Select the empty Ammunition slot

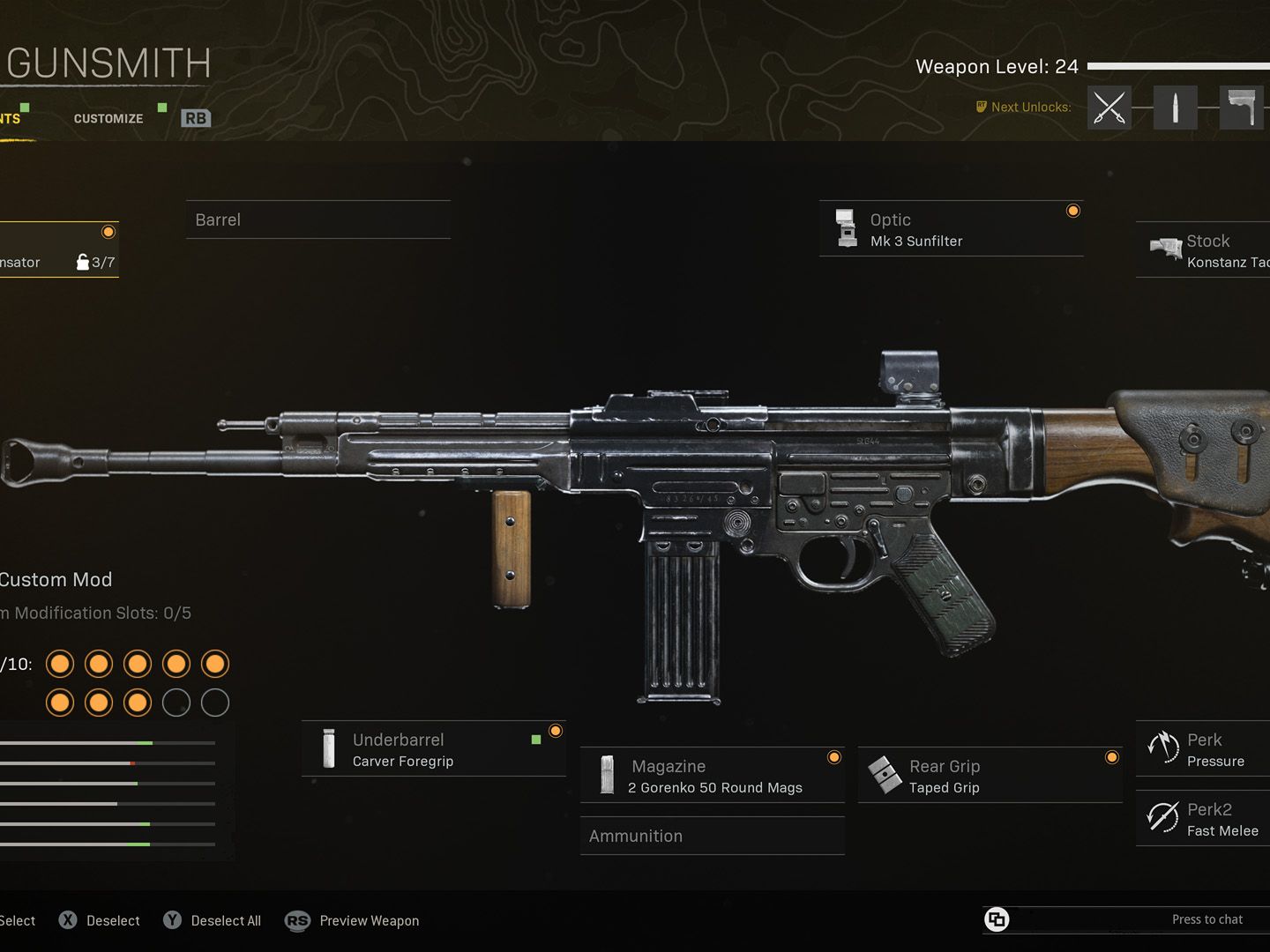[712, 836]
